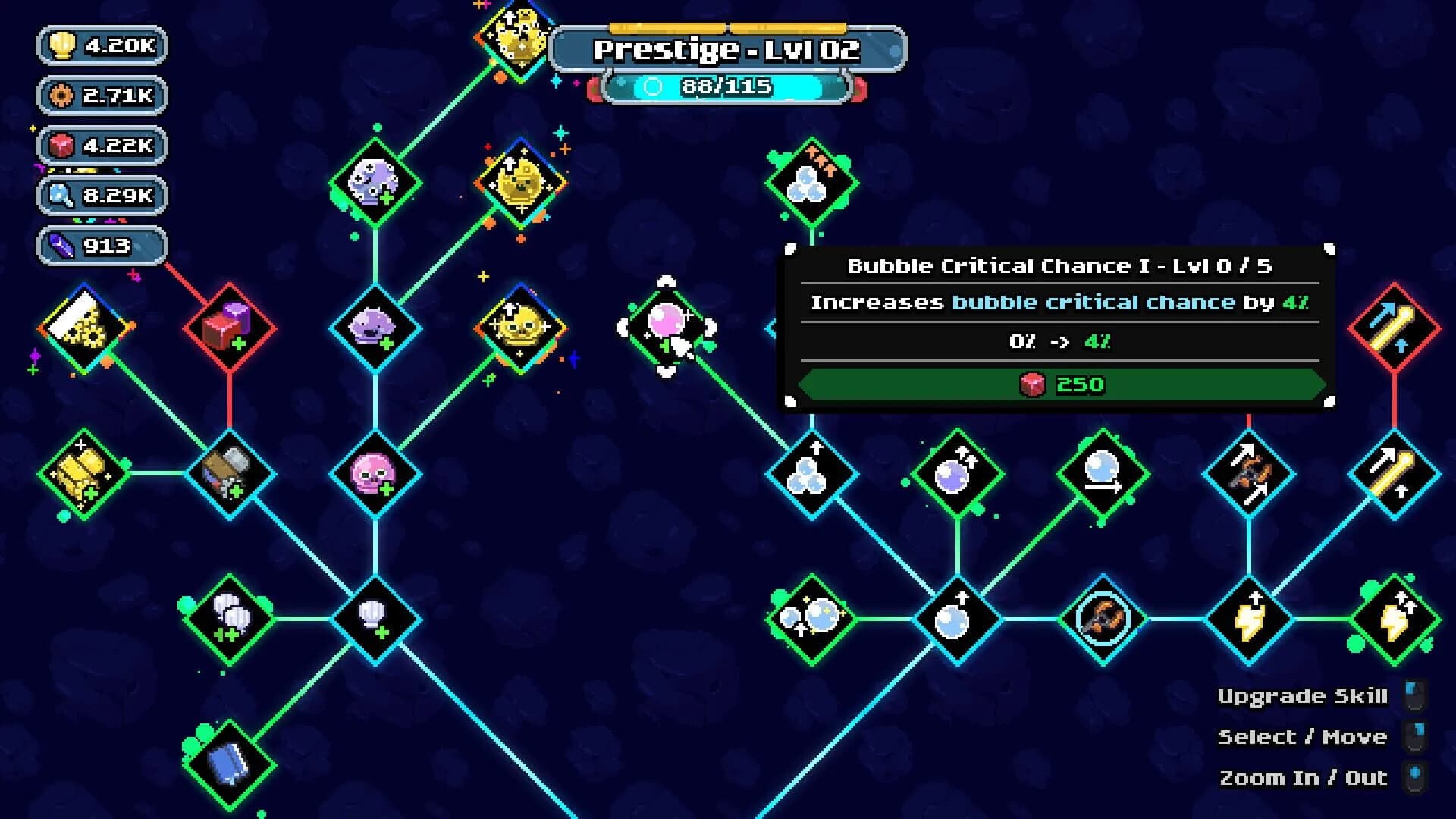
Task: Select the triple bubble cluster node
Action: point(811,182)
